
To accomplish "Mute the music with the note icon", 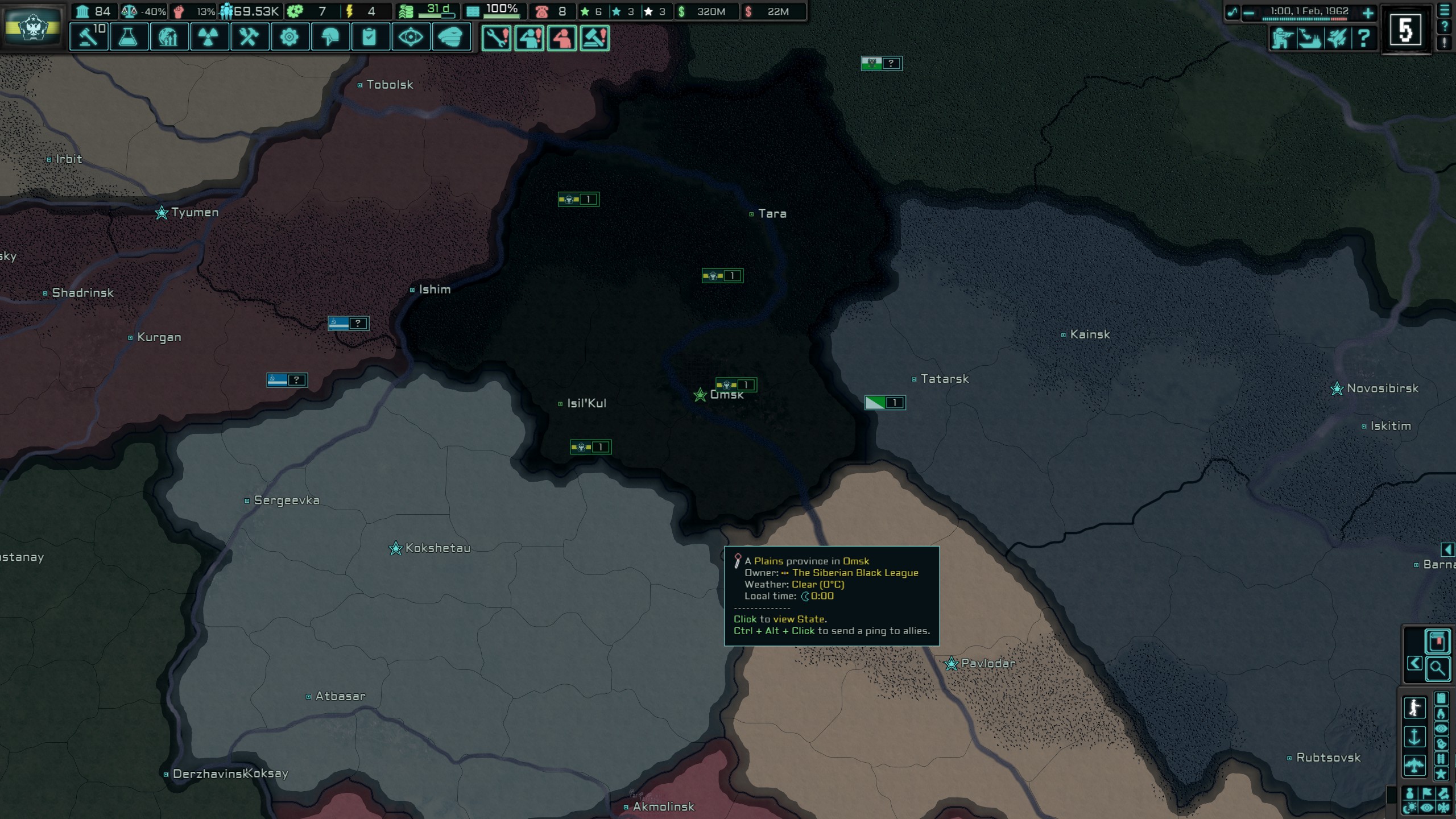I will [x=1233, y=12].
